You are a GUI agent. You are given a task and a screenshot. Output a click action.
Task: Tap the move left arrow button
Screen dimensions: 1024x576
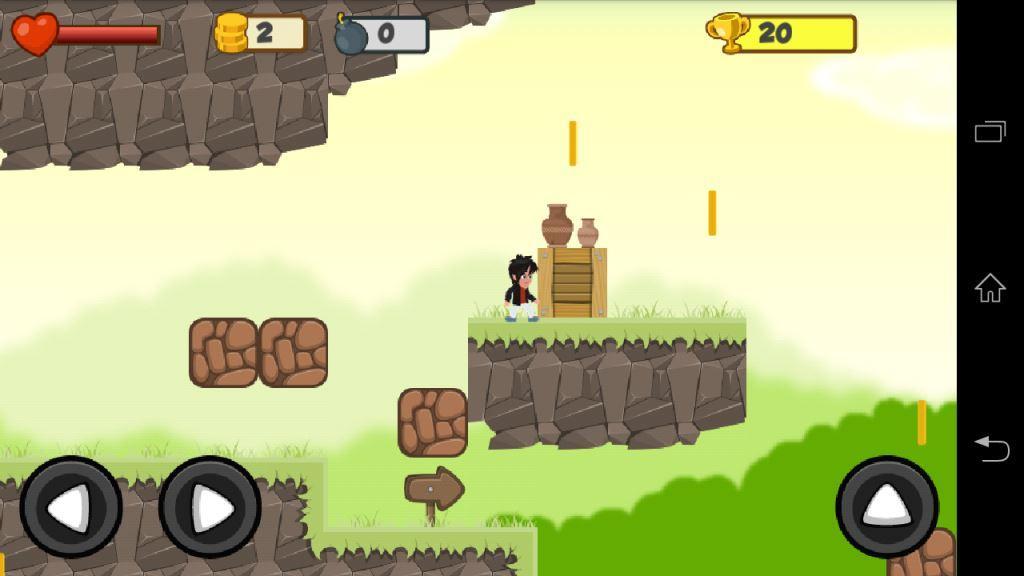[71, 507]
